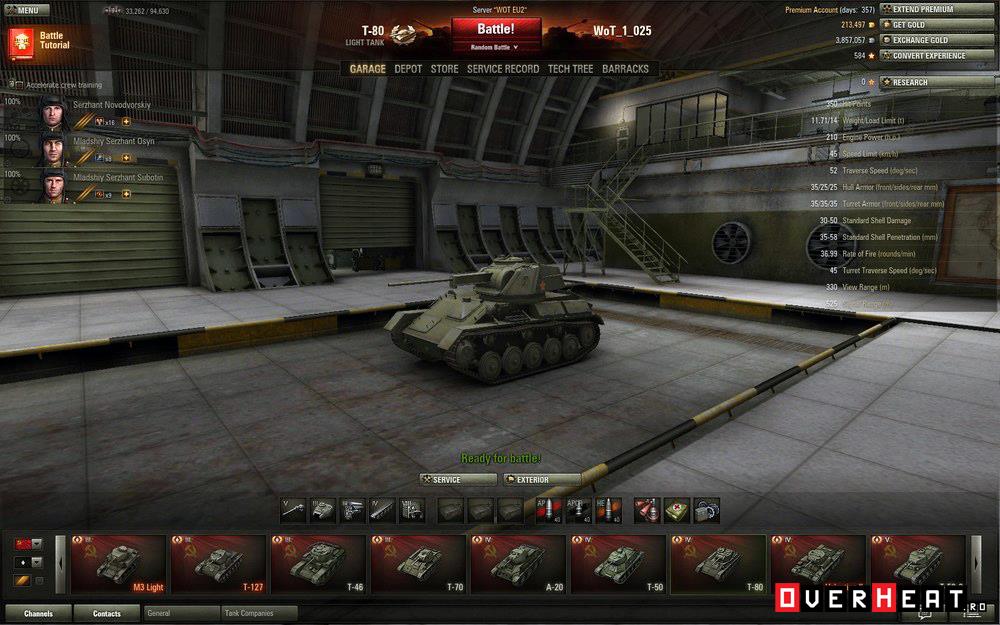Open the STORE tab
Image resolution: width=1000 pixels, height=625 pixels.
444,69
